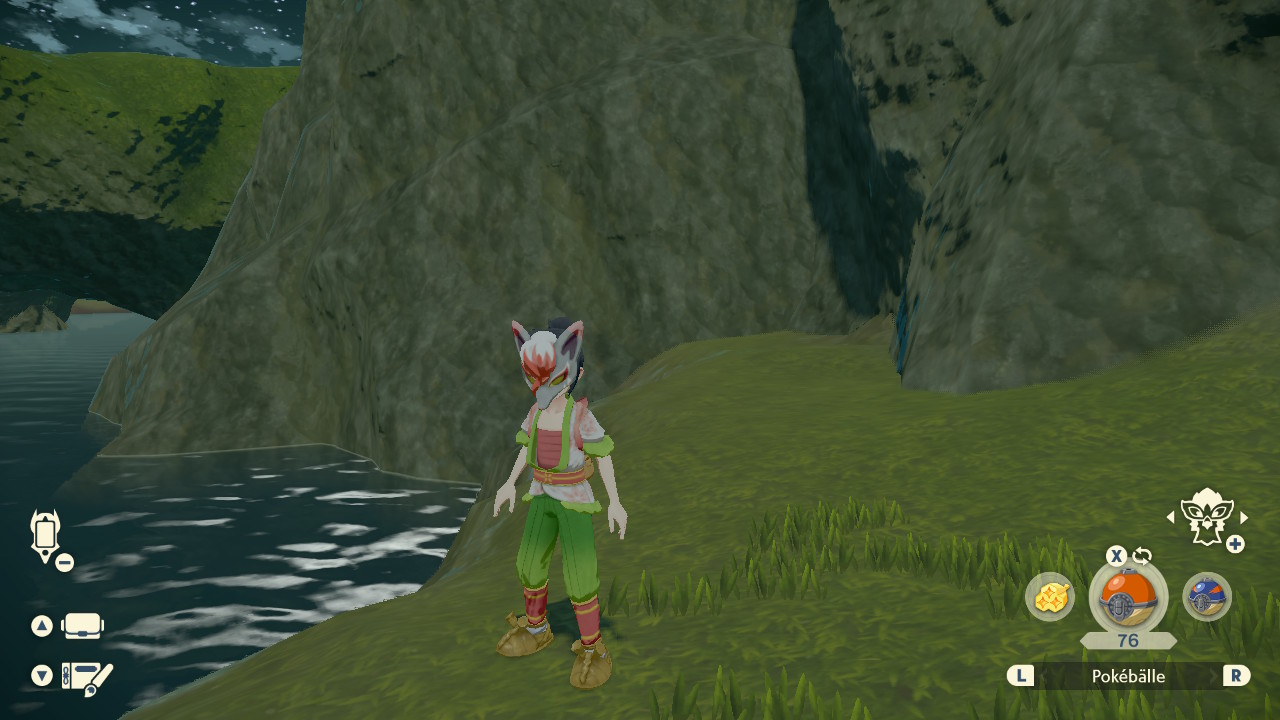The width and height of the screenshot is (1280, 720).
Task: Open the Arc Phone map icon
Action: (x=45, y=535)
